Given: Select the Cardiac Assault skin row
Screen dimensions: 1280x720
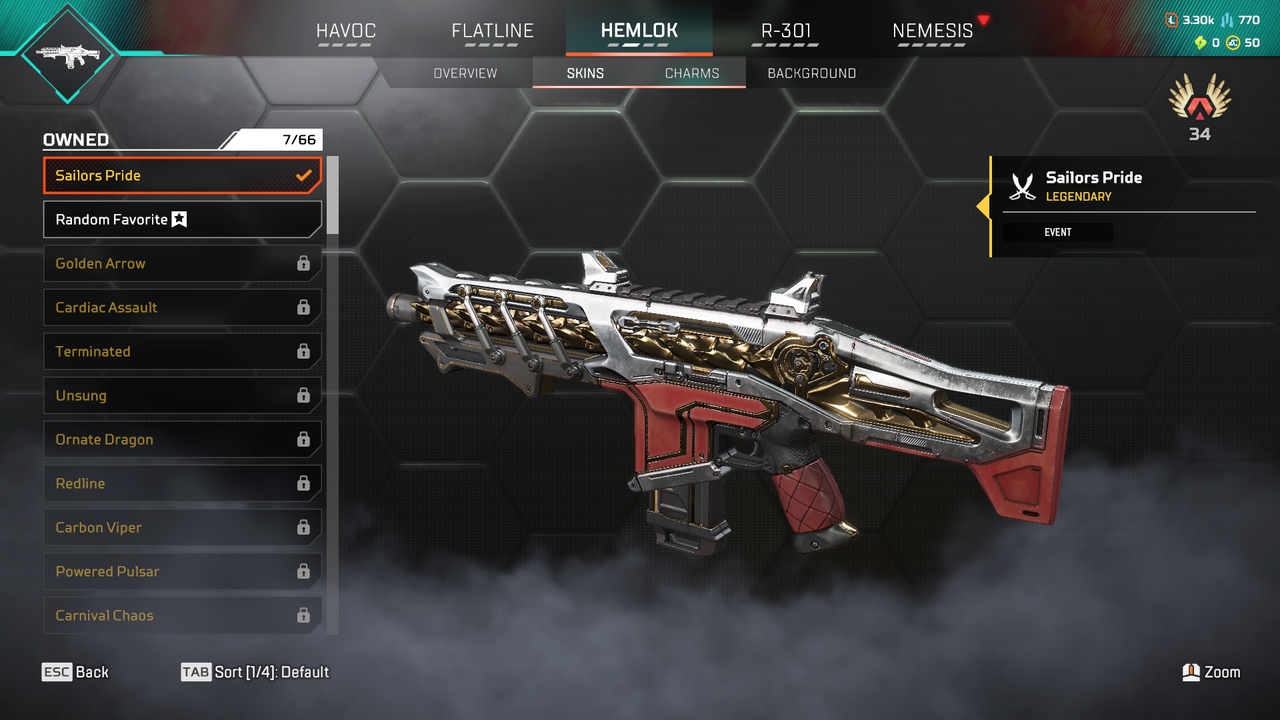Looking at the screenshot, I should pyautogui.click(x=182, y=308).
